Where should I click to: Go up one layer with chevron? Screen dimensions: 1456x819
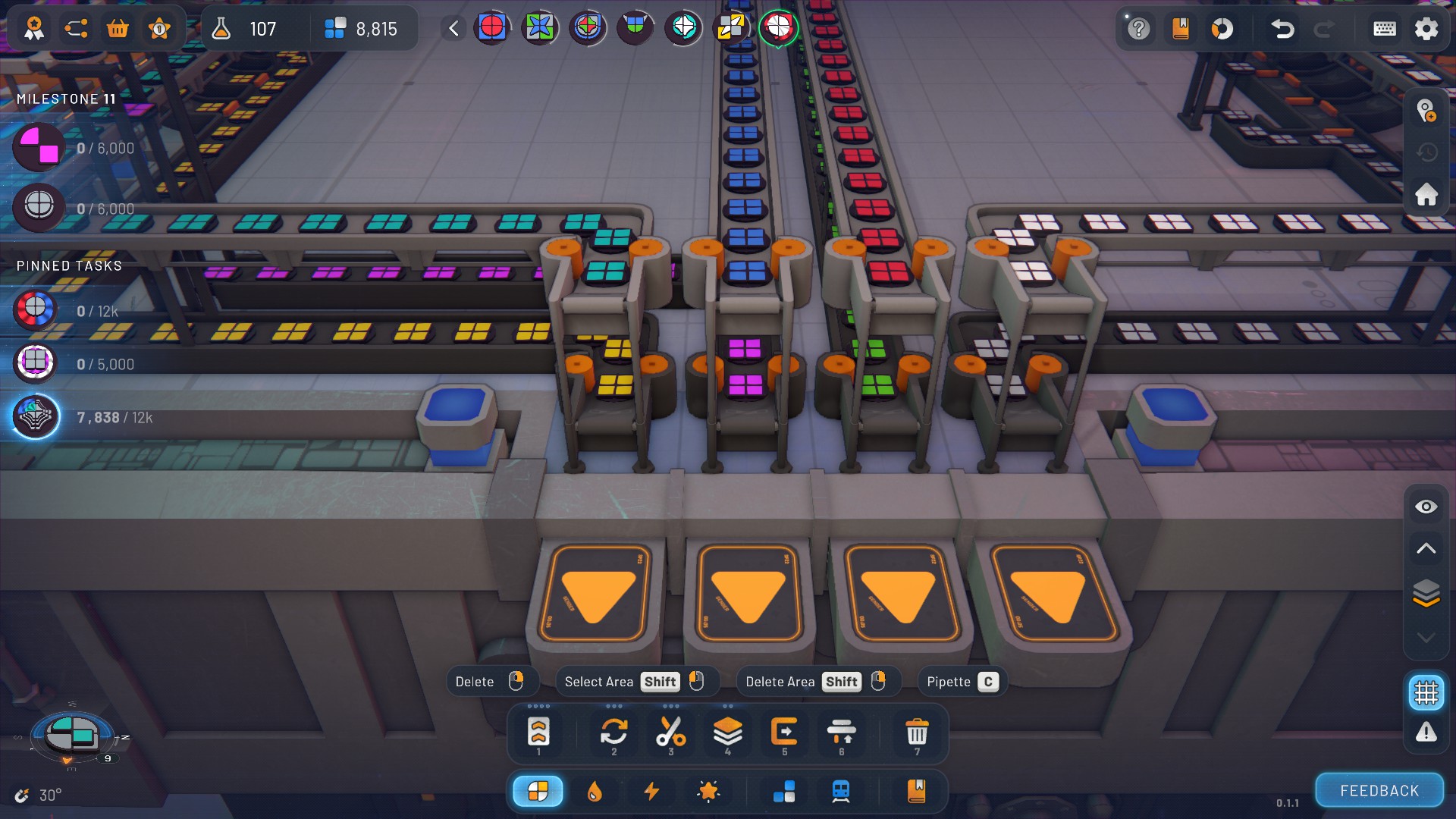point(1426,548)
